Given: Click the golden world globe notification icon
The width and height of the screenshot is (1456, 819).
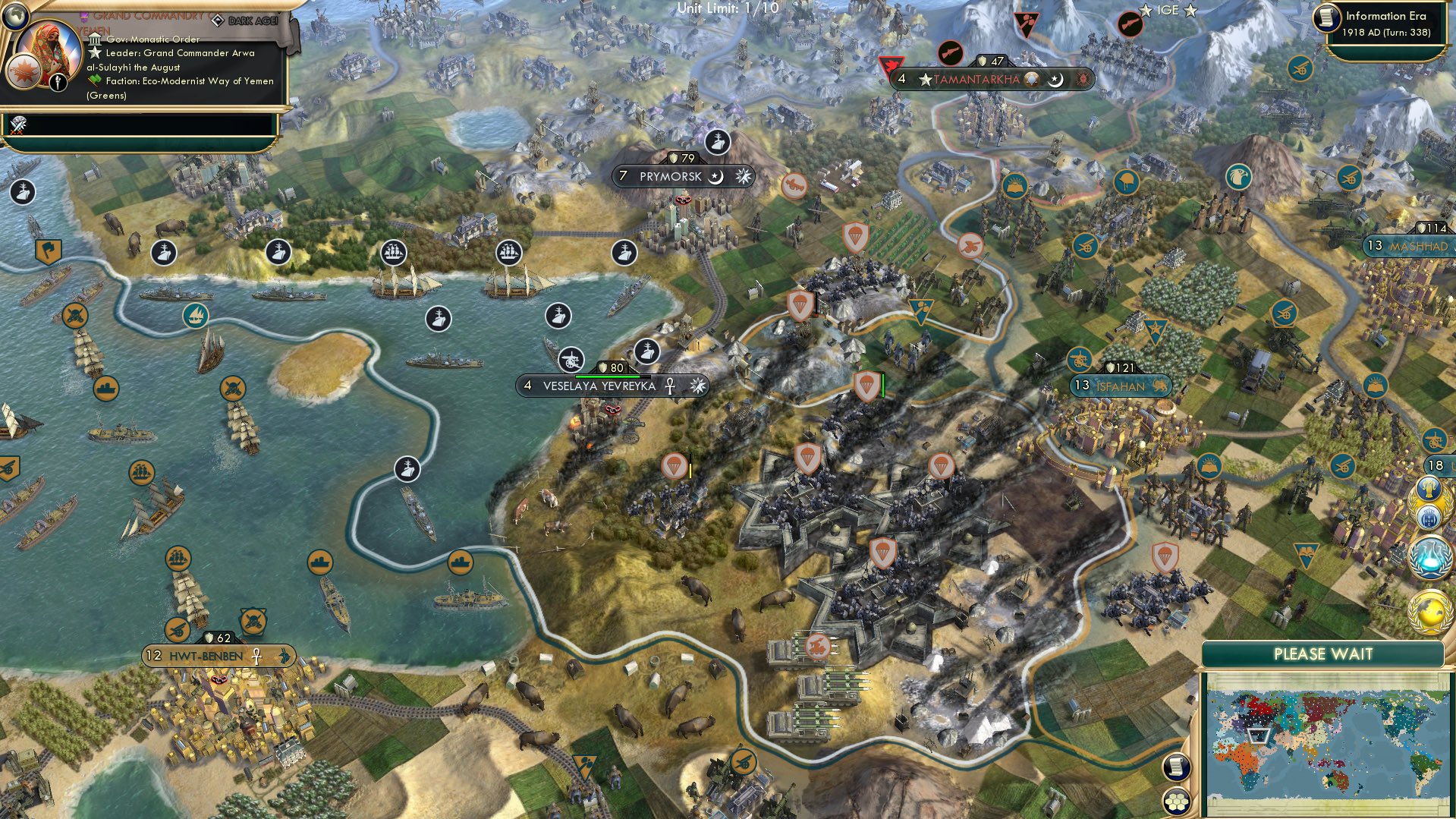Looking at the screenshot, I should click(x=1429, y=611).
